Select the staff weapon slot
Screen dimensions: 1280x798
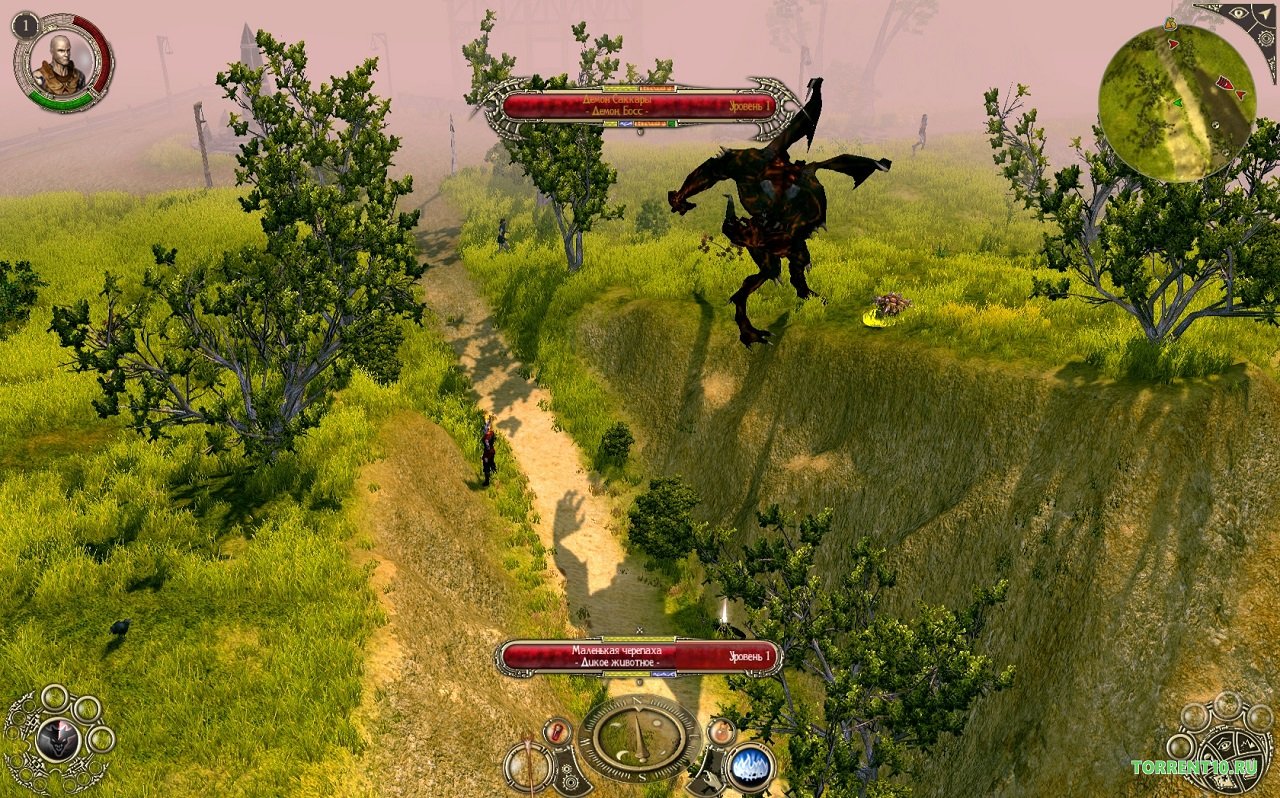point(527,767)
